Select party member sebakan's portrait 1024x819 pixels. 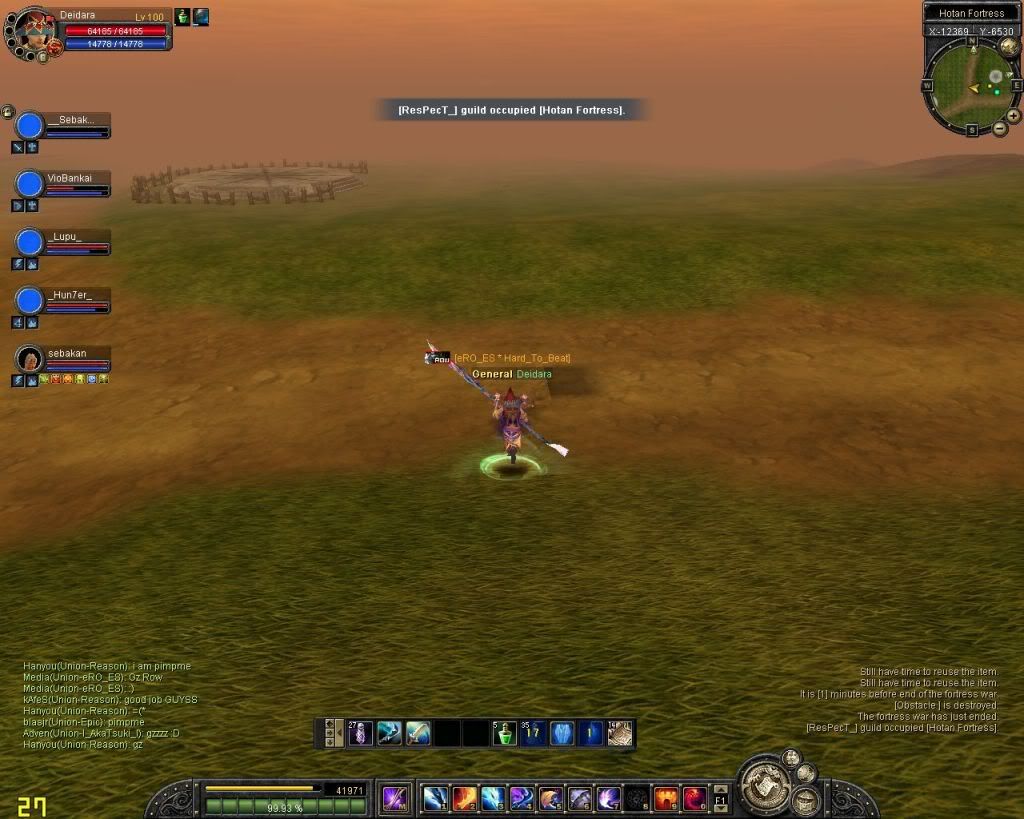click(x=31, y=357)
